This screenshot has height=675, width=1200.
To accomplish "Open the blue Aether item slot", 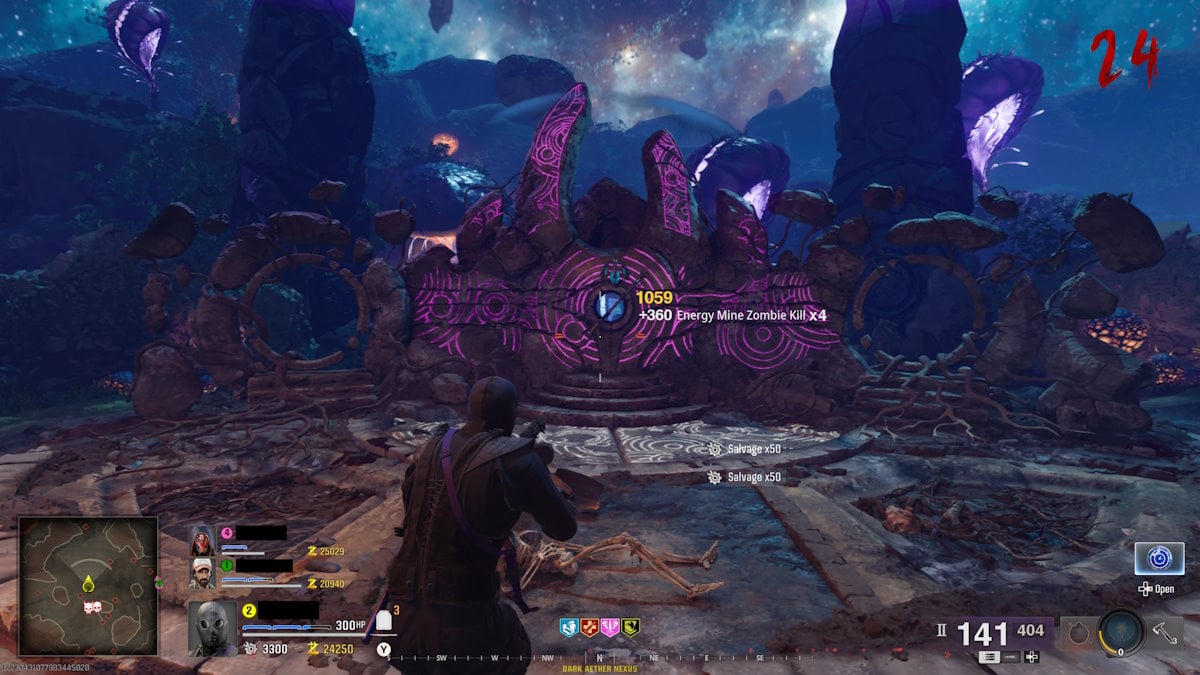I will tap(1159, 558).
